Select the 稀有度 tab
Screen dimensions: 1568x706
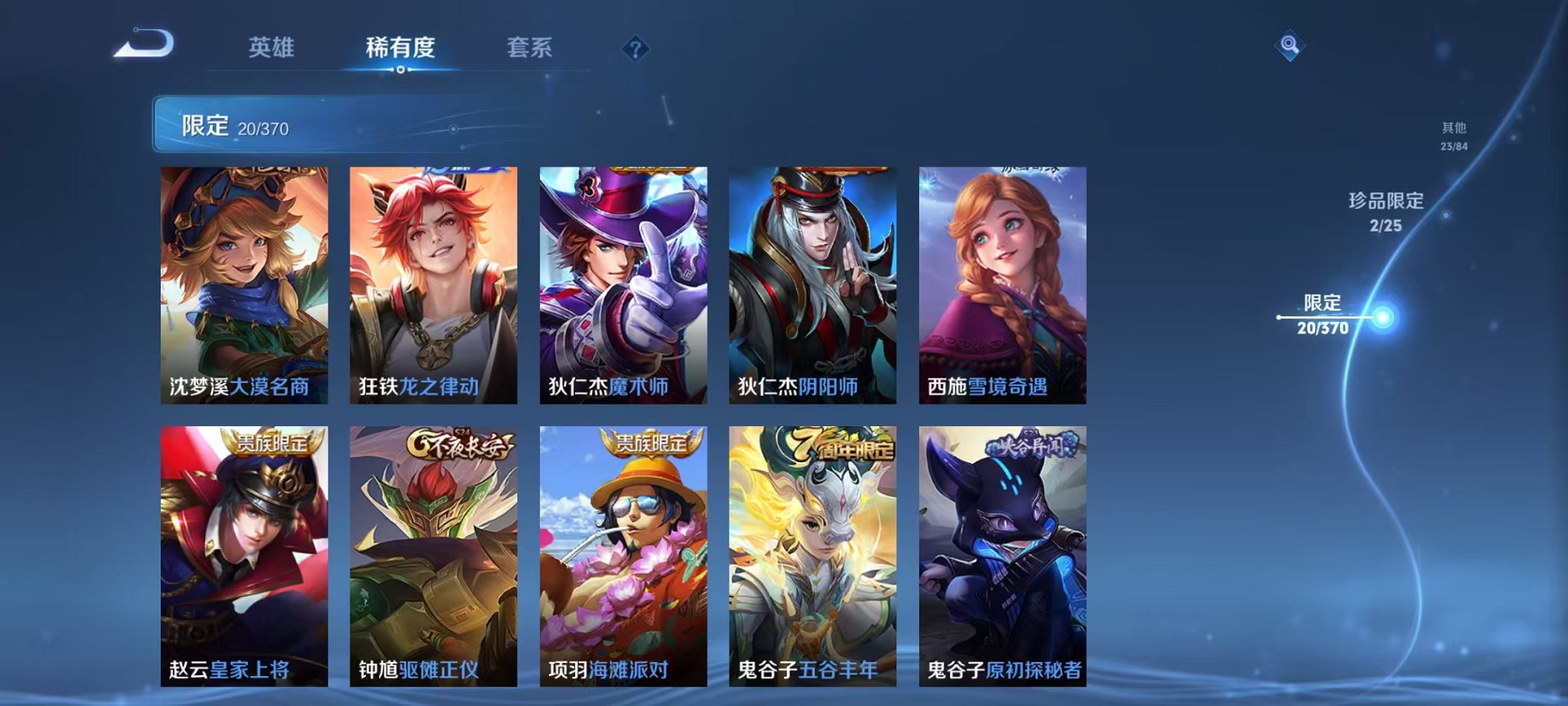click(x=400, y=48)
